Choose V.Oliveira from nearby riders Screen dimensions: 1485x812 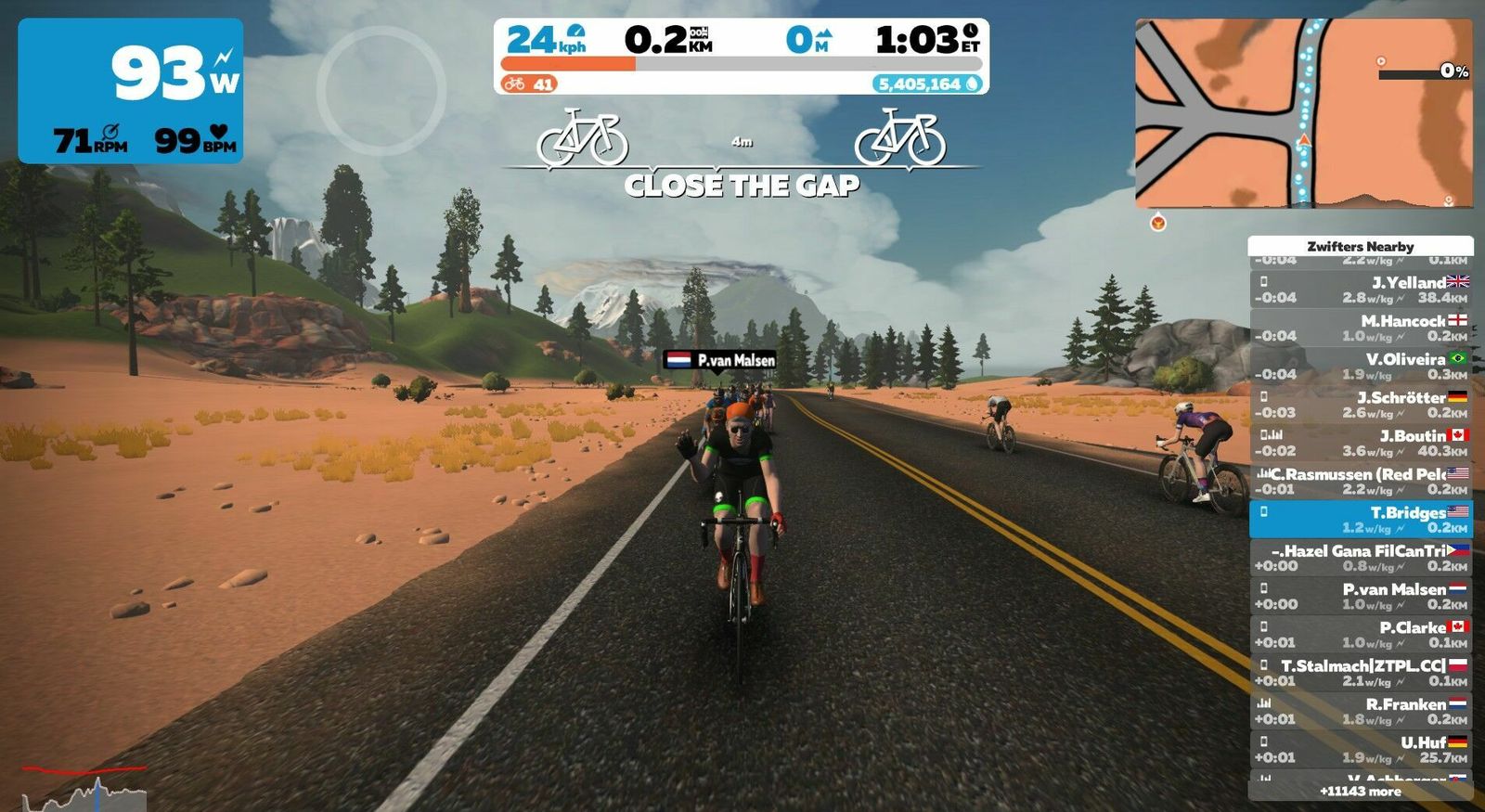click(x=1361, y=367)
